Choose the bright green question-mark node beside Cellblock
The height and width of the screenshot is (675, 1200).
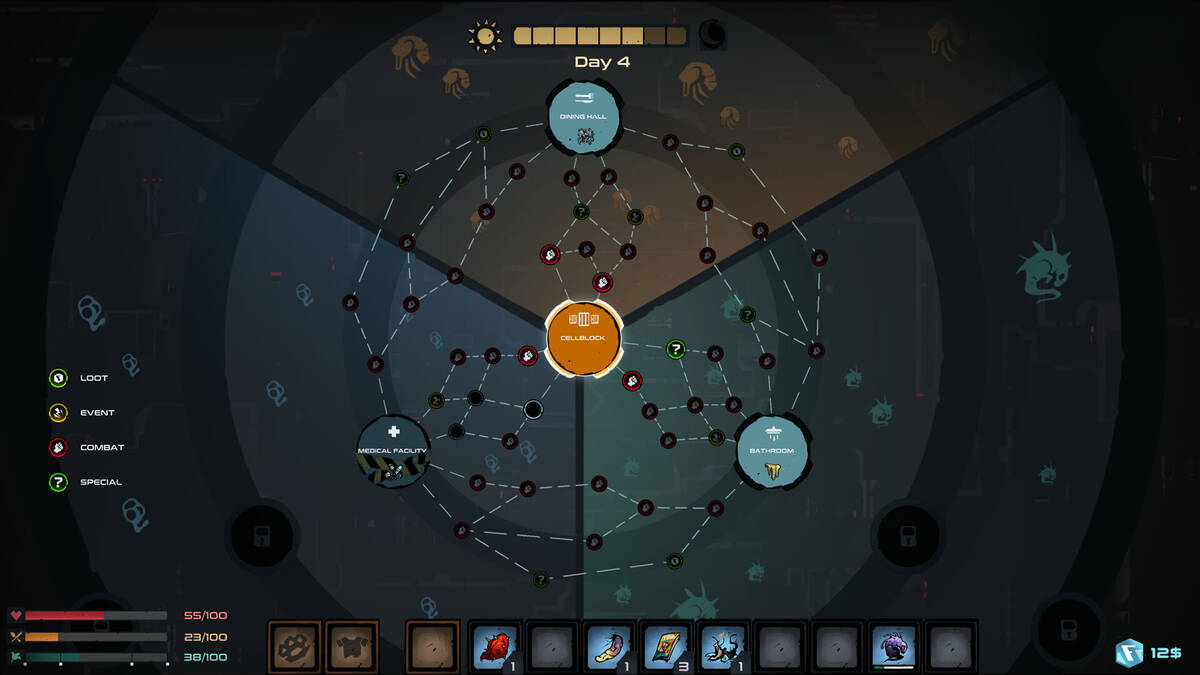point(676,349)
